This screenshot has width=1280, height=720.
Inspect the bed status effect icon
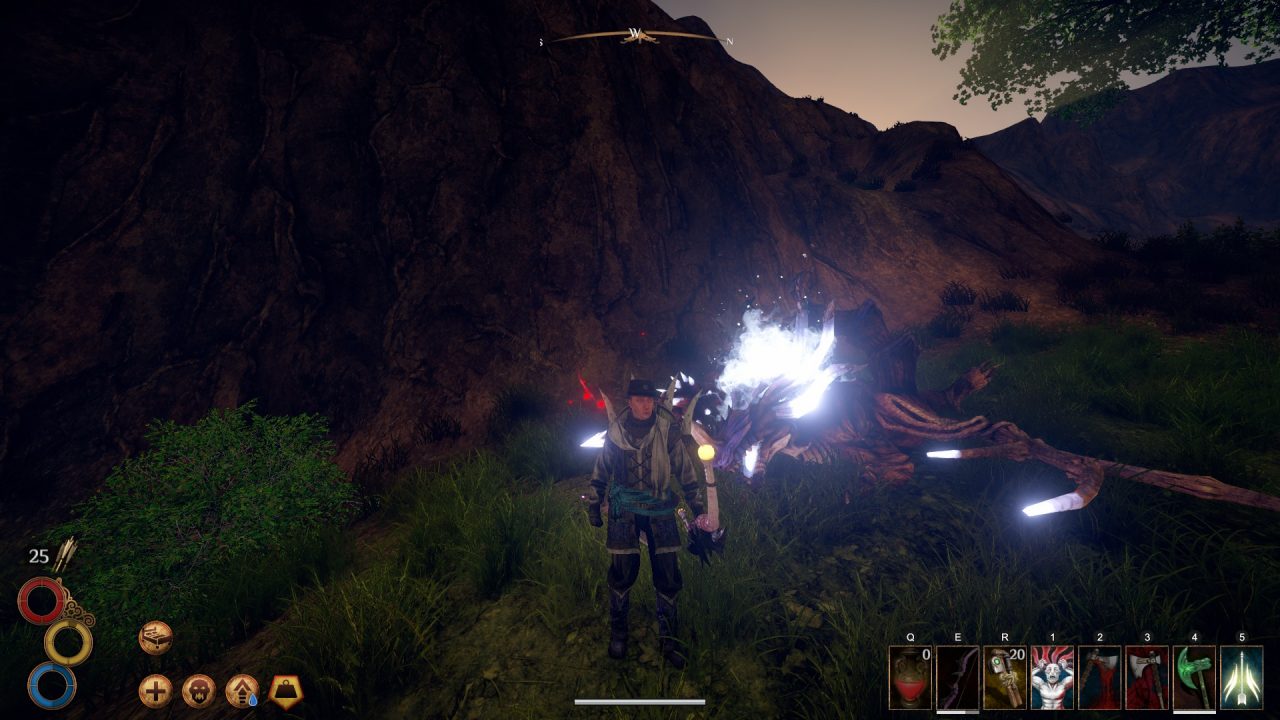155,638
